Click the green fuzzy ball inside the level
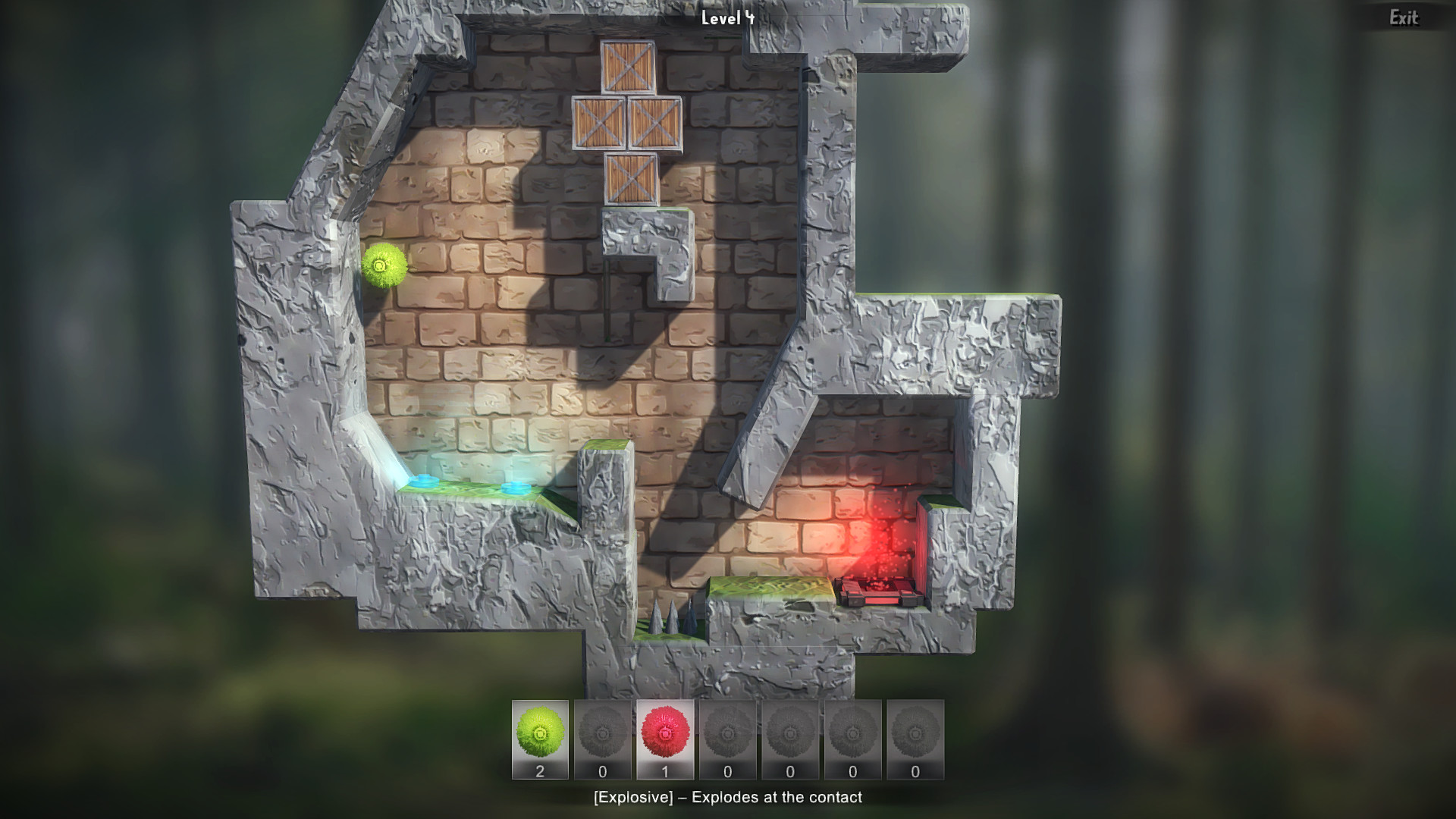This screenshot has width=1456, height=819. click(385, 267)
